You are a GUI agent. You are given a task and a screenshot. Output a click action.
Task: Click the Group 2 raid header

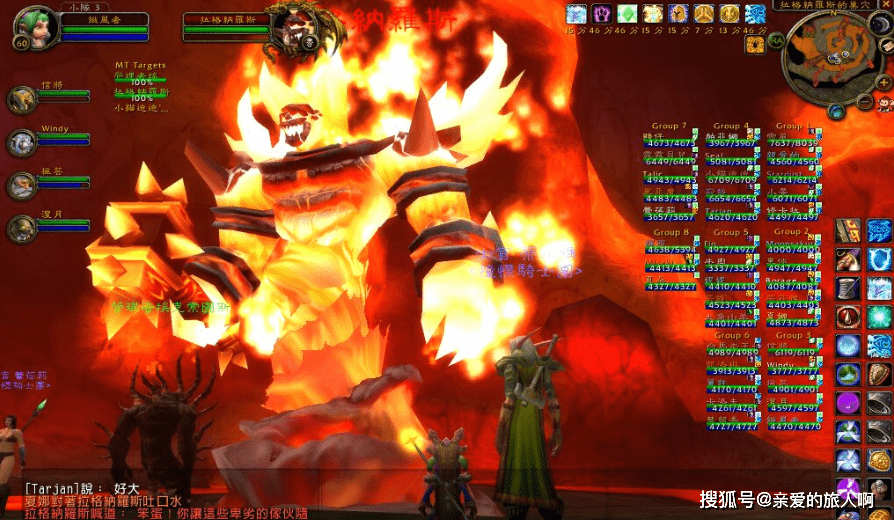tap(791, 232)
